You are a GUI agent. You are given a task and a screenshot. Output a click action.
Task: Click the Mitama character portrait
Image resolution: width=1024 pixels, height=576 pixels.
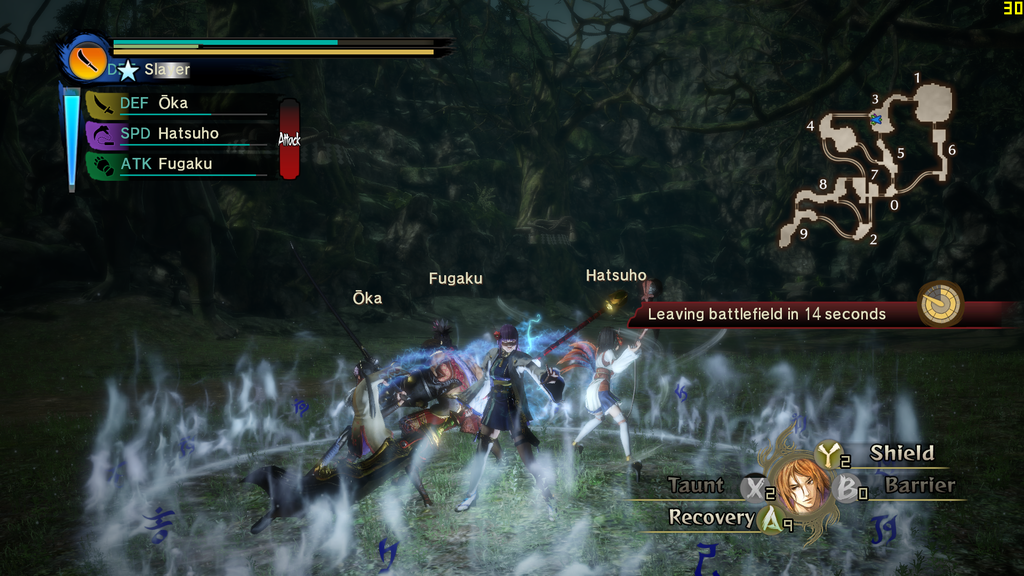[x=800, y=487]
